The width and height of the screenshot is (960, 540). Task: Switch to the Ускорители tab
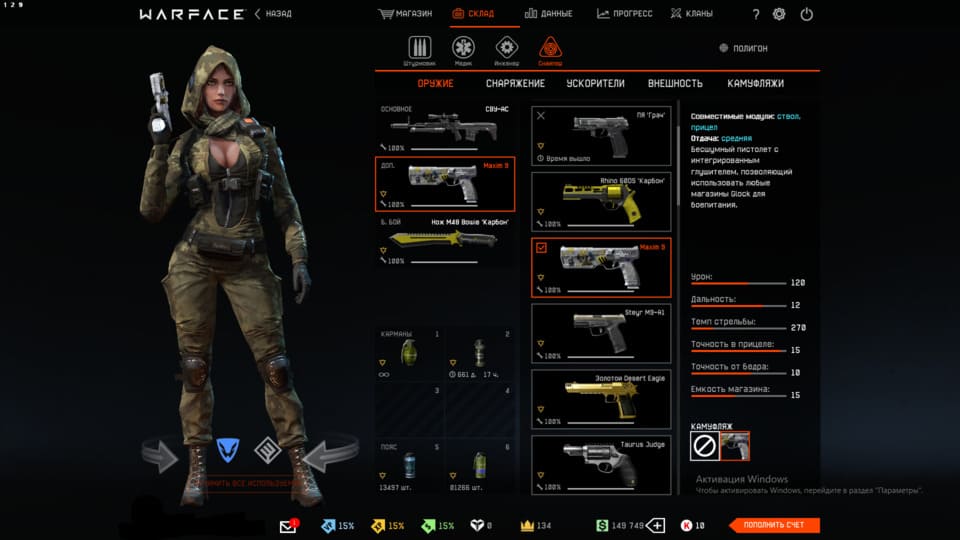(x=595, y=84)
